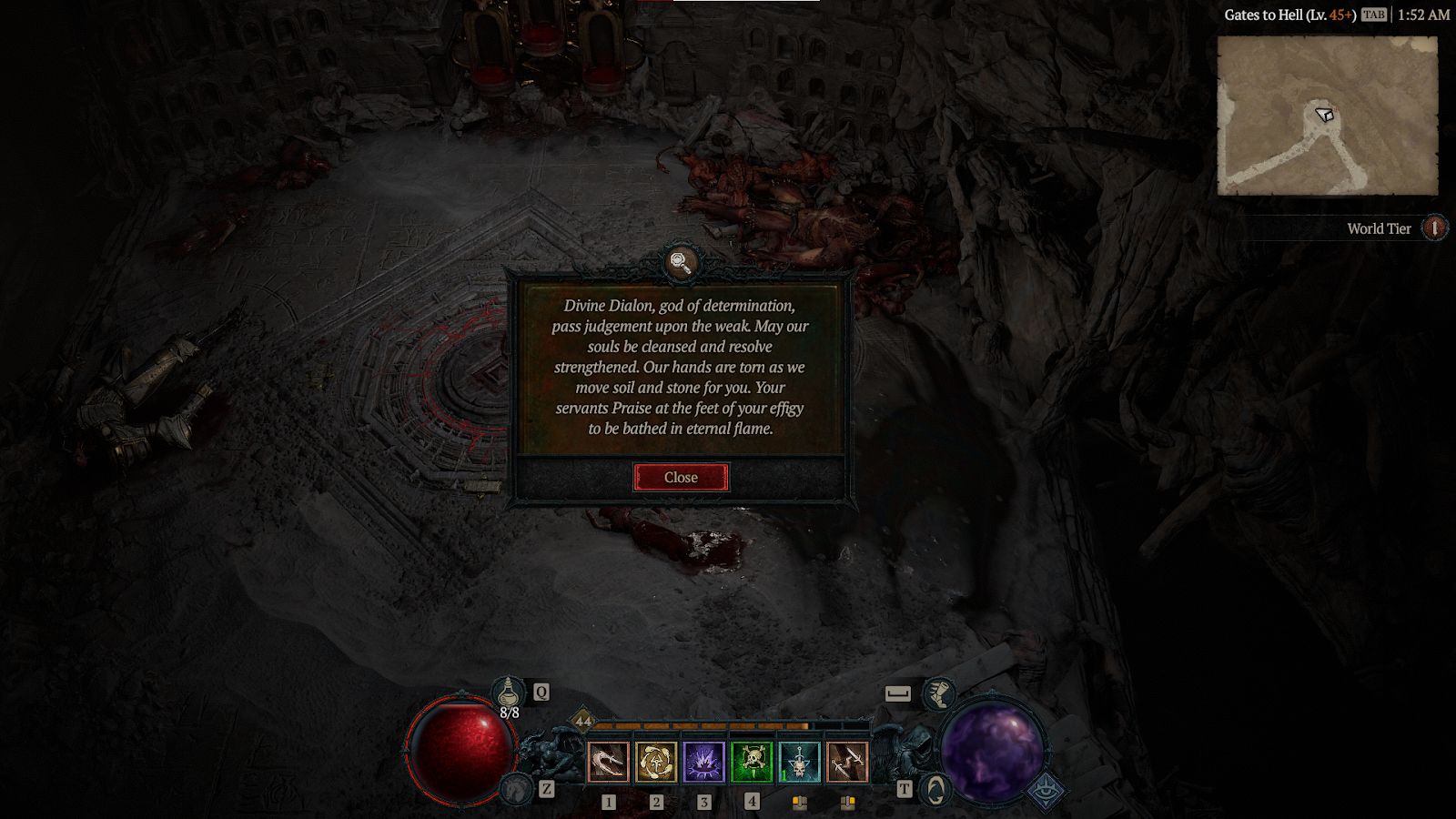
Task: Open the town portal swirl icon
Action: (x=935, y=789)
